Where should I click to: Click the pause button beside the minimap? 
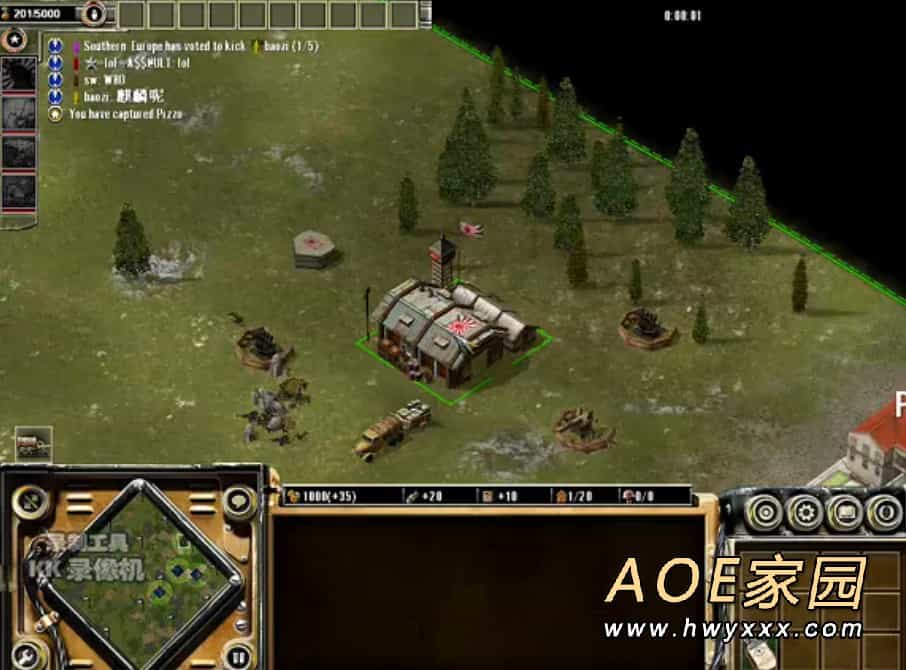click(x=238, y=656)
